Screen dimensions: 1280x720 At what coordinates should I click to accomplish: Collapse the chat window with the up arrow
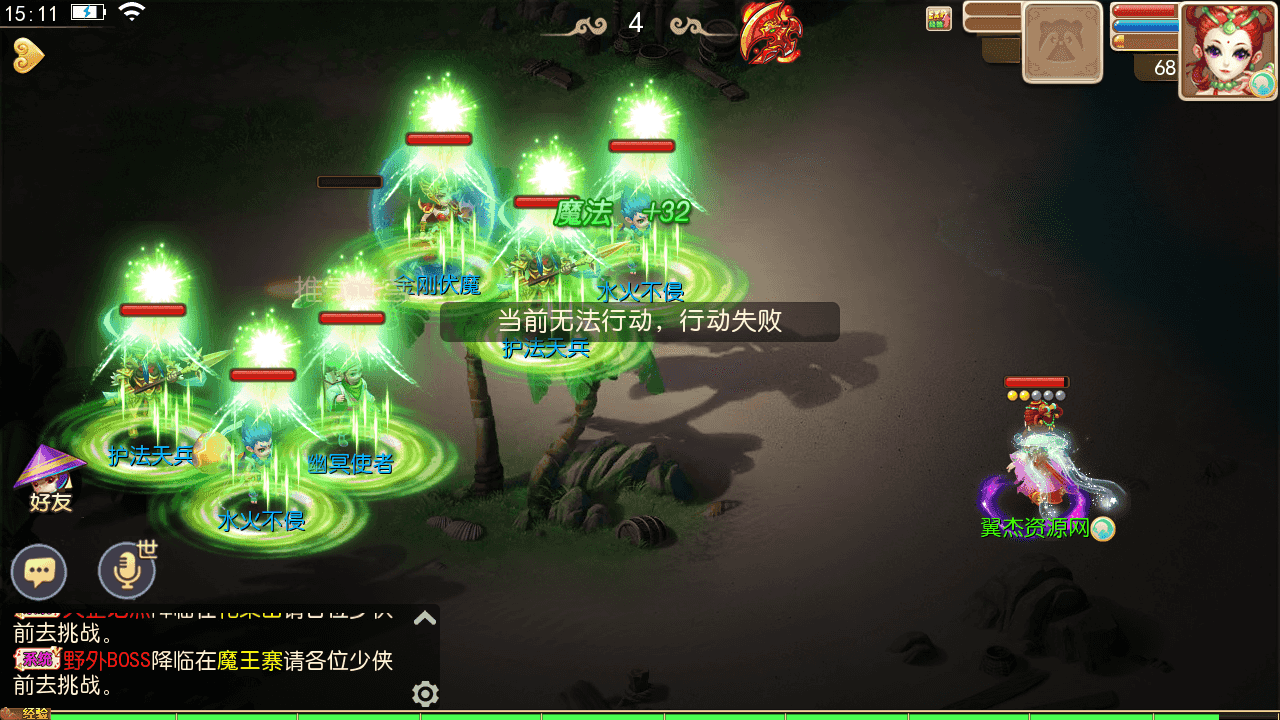425,617
